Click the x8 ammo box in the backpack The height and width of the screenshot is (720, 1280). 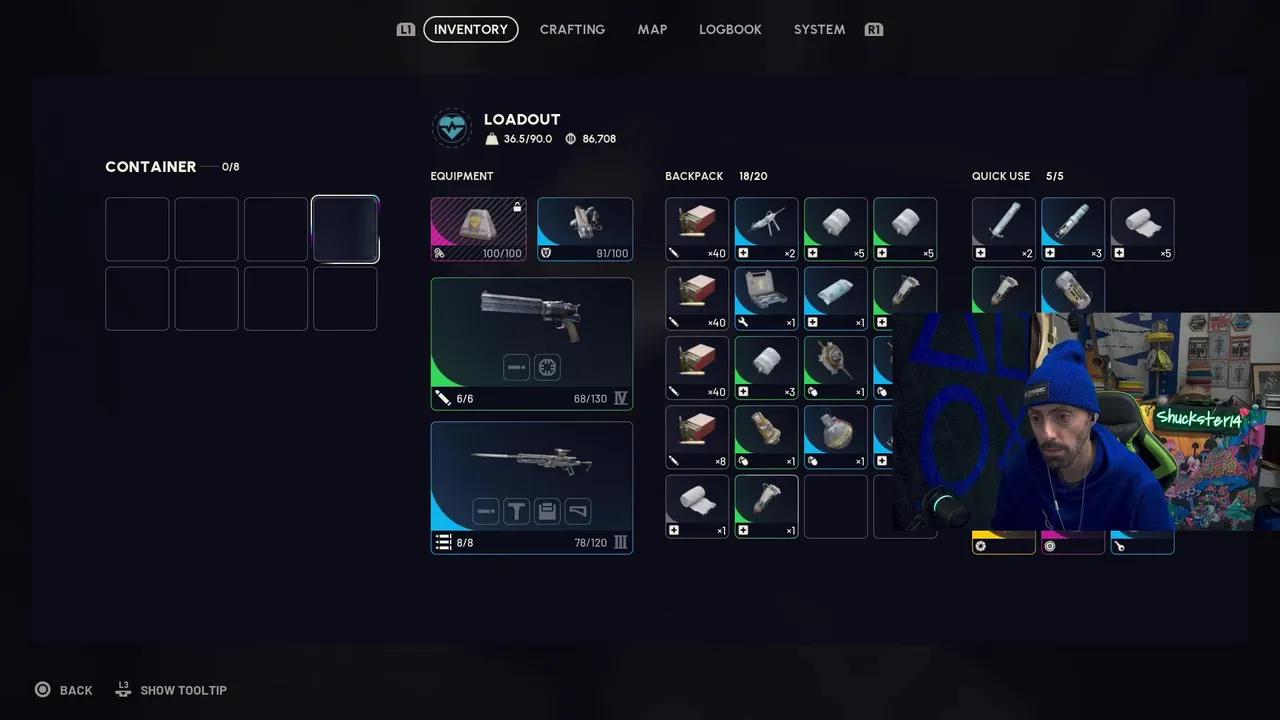(x=696, y=437)
